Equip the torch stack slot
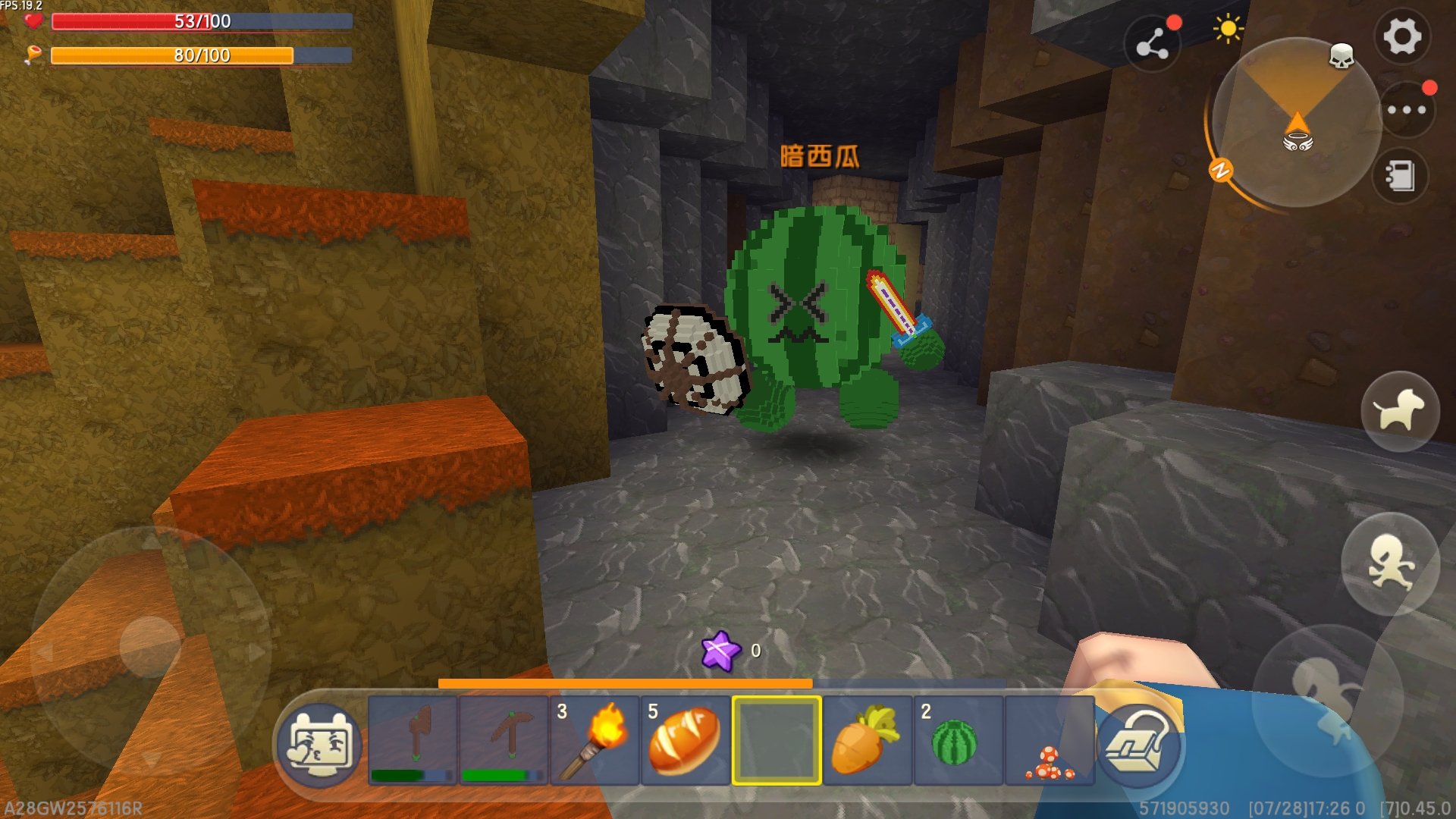 [x=595, y=740]
